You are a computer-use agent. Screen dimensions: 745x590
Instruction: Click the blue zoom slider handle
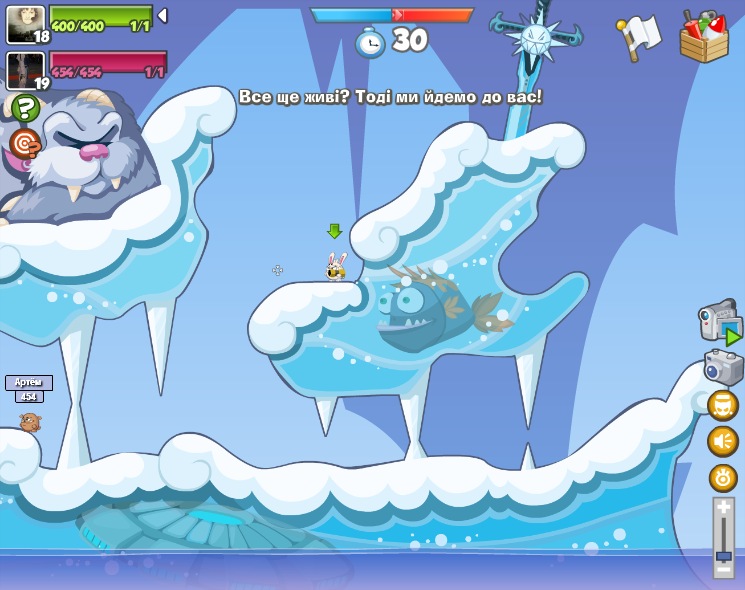(724, 555)
